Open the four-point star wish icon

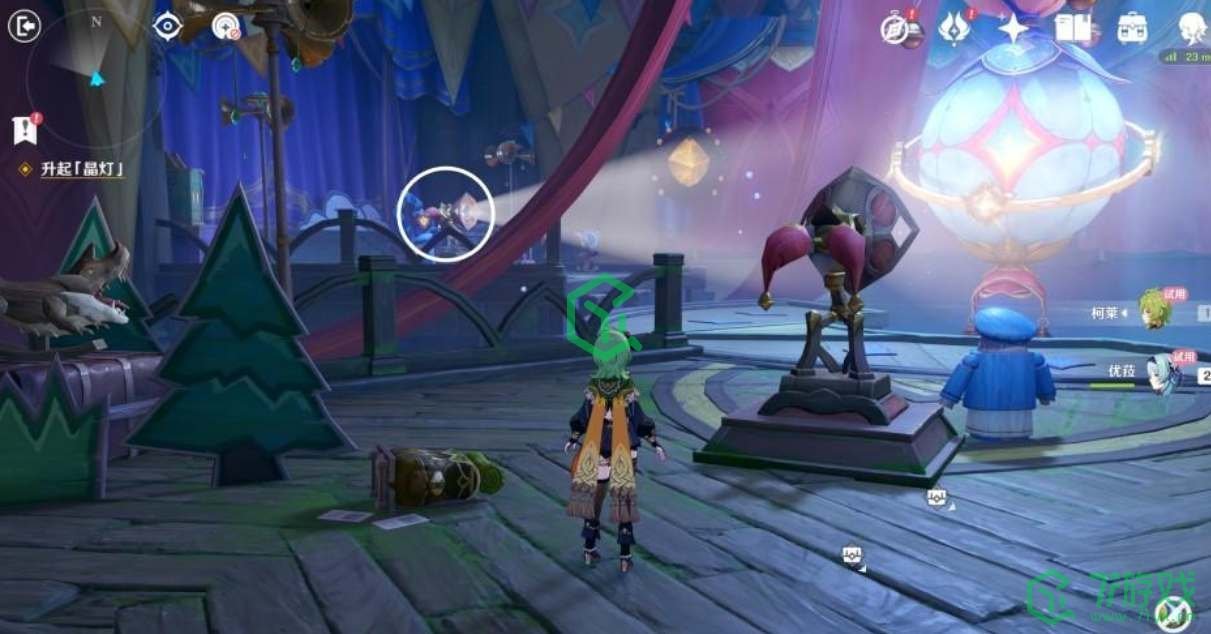[1013, 29]
